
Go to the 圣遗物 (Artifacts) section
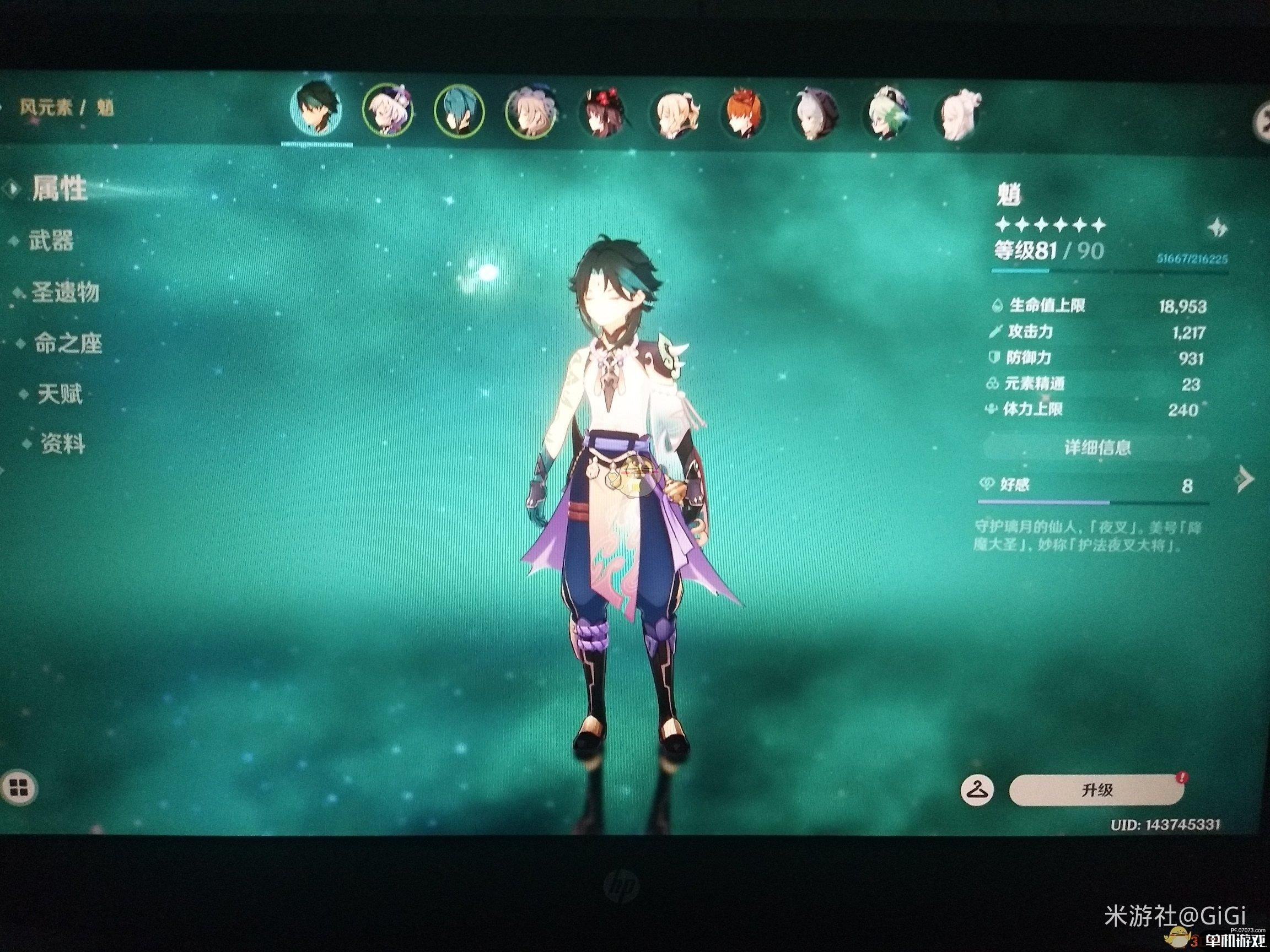point(65,293)
